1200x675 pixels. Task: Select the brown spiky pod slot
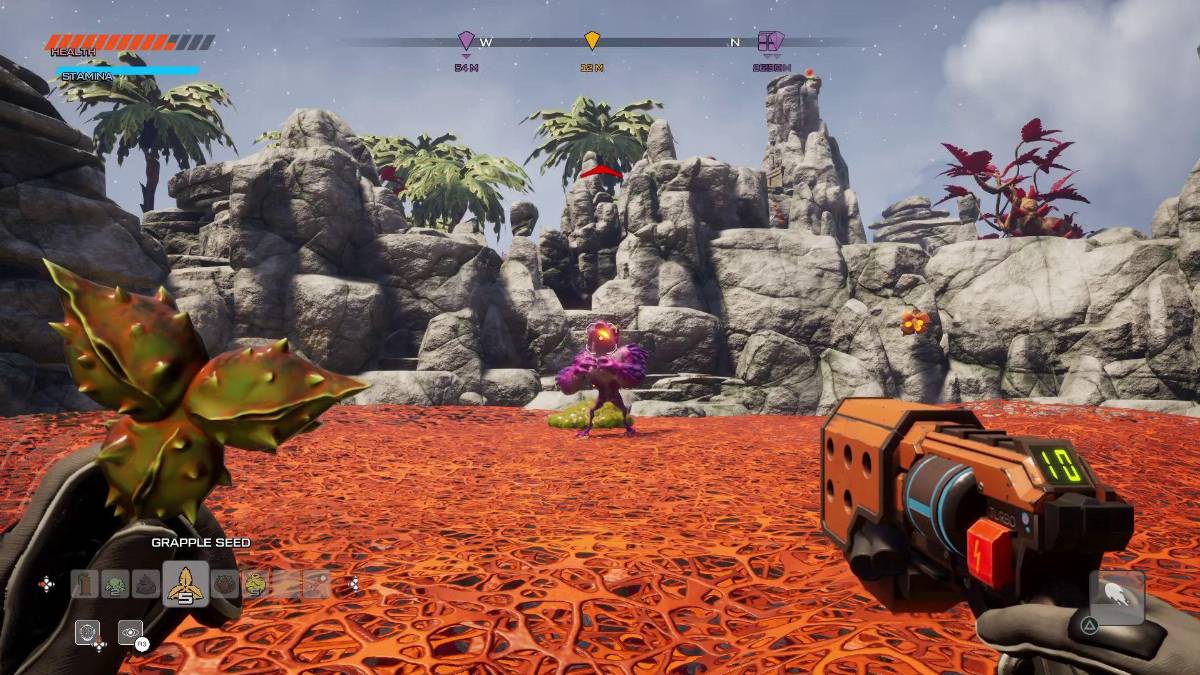[x=226, y=584]
